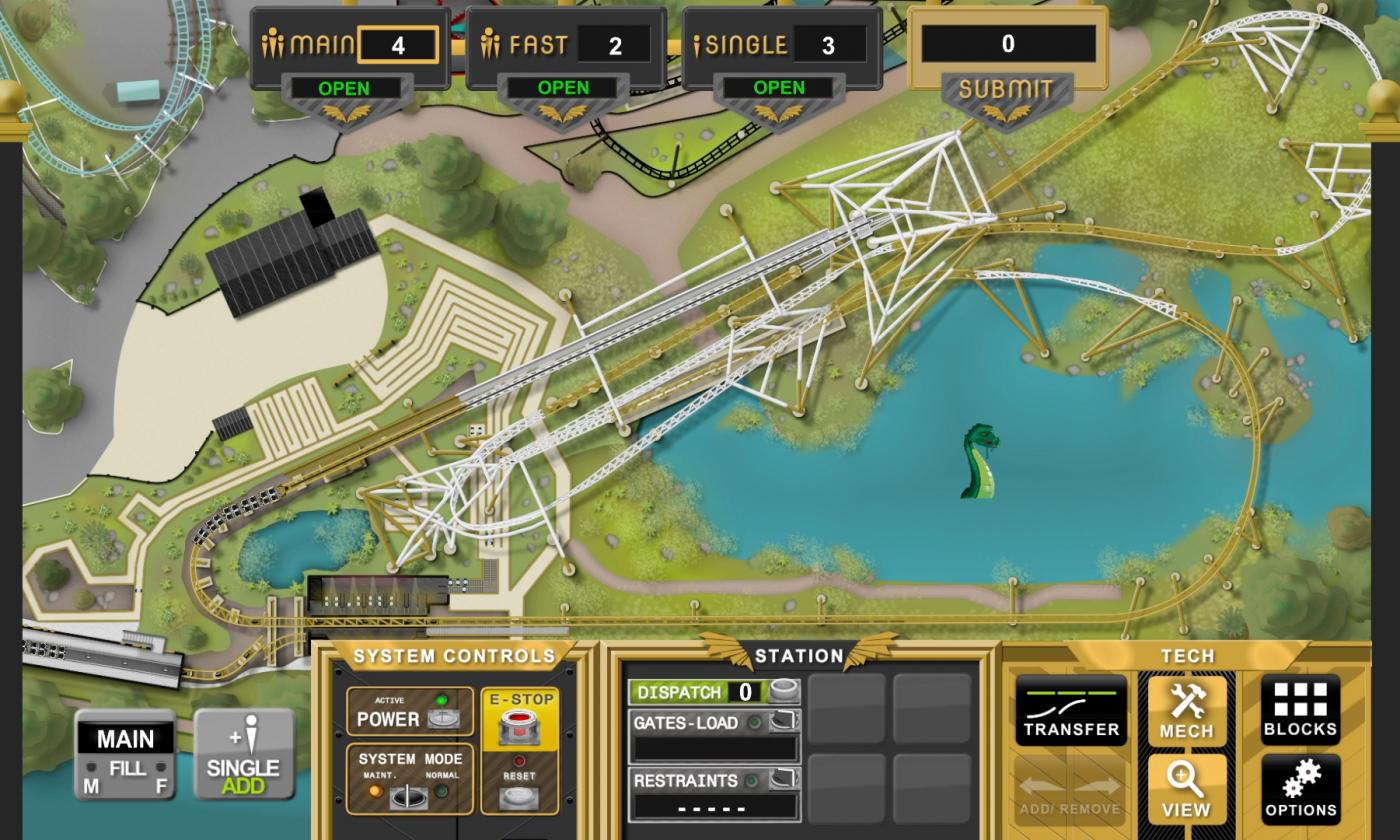
Task: Open the Transfer track panel
Action: point(1071,710)
